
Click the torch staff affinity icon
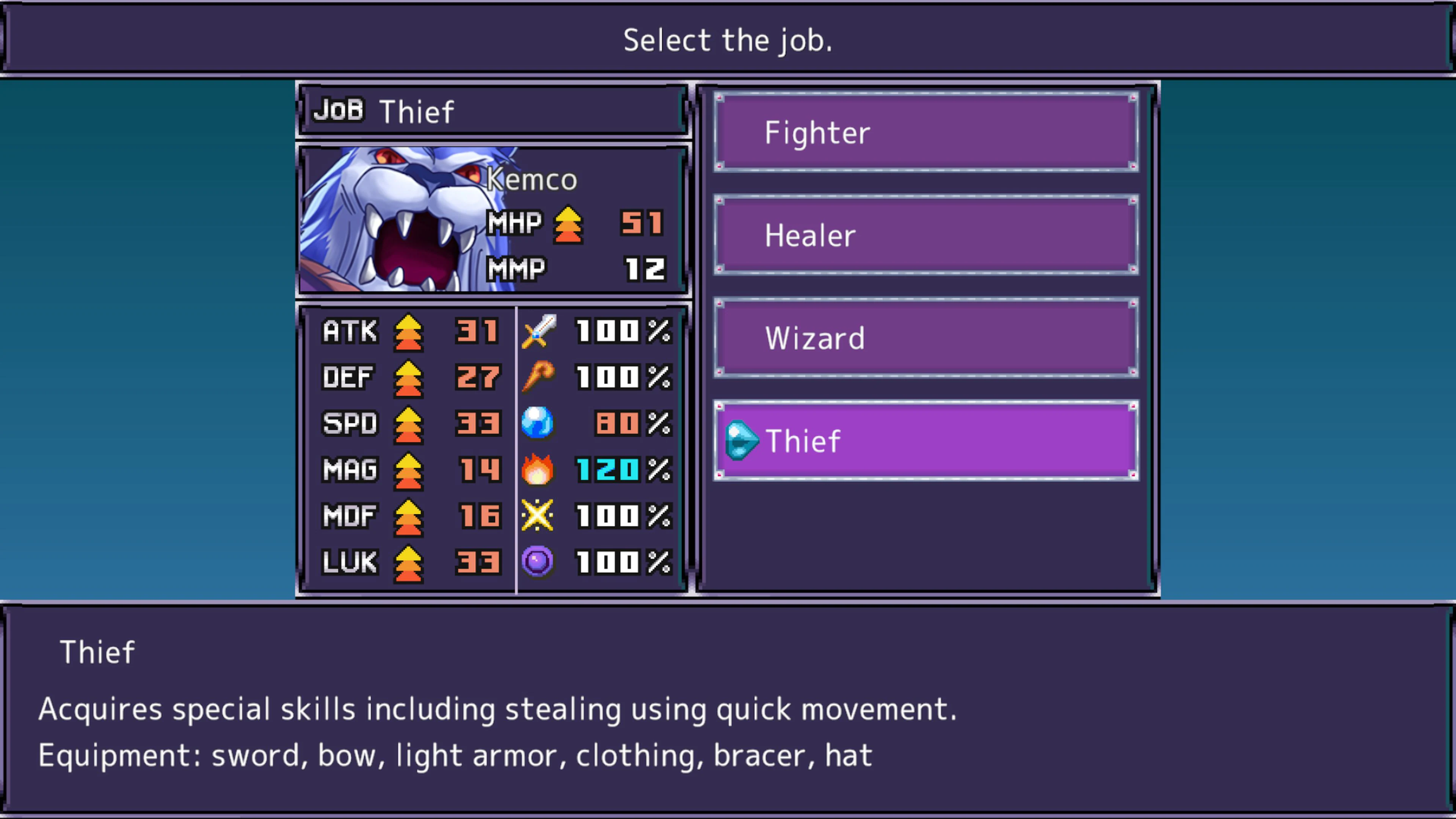pos(538,377)
